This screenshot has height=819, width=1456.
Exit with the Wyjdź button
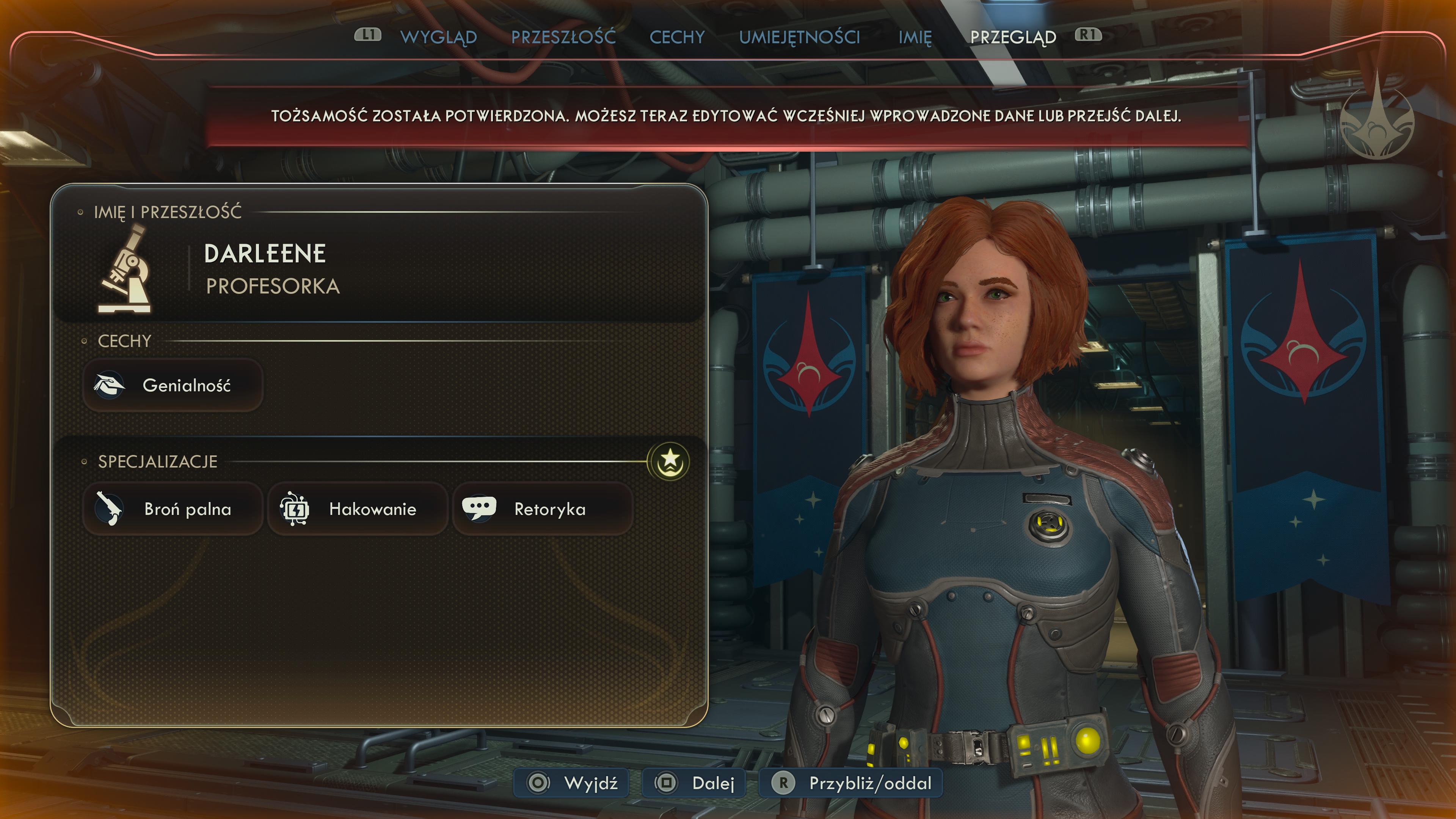[571, 783]
